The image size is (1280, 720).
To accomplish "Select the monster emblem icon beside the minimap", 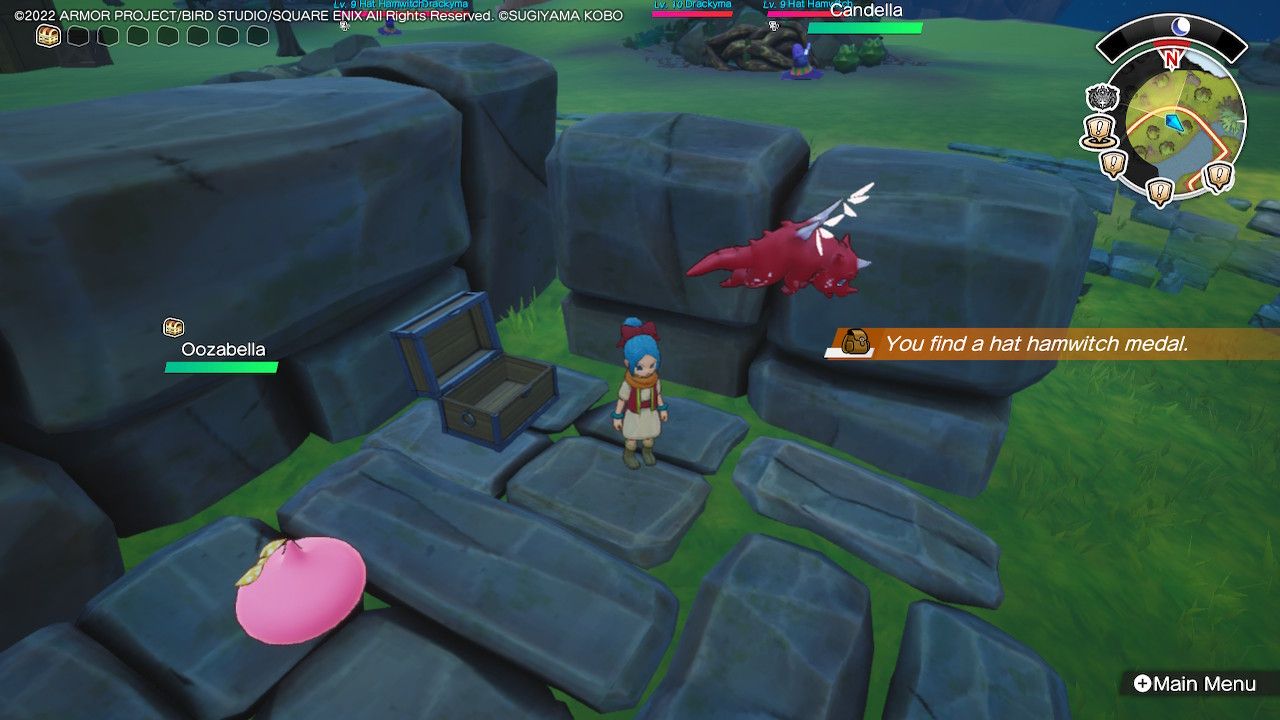I will (x=1100, y=96).
